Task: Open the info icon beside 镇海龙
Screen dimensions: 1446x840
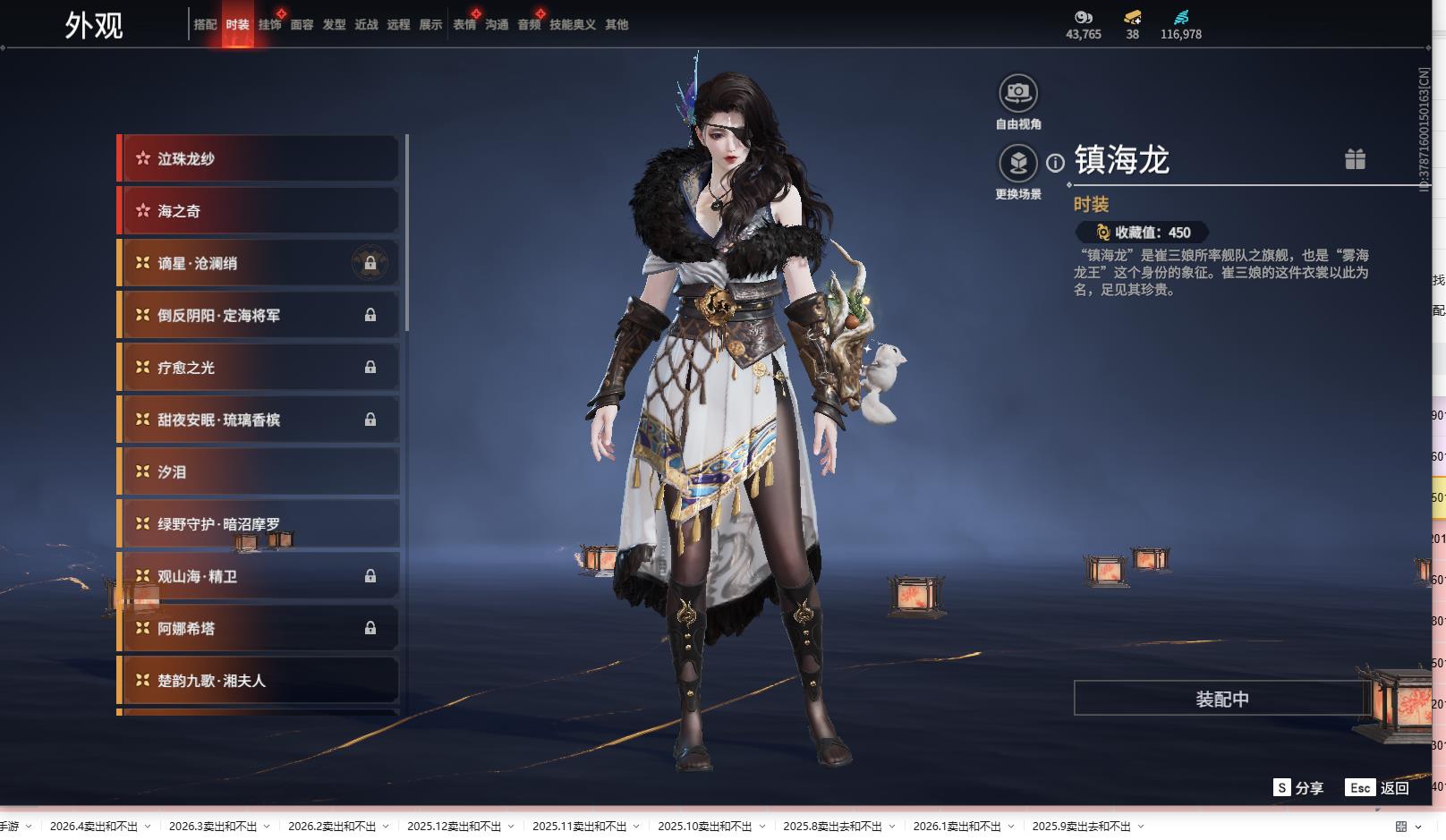Action: click(x=1056, y=163)
